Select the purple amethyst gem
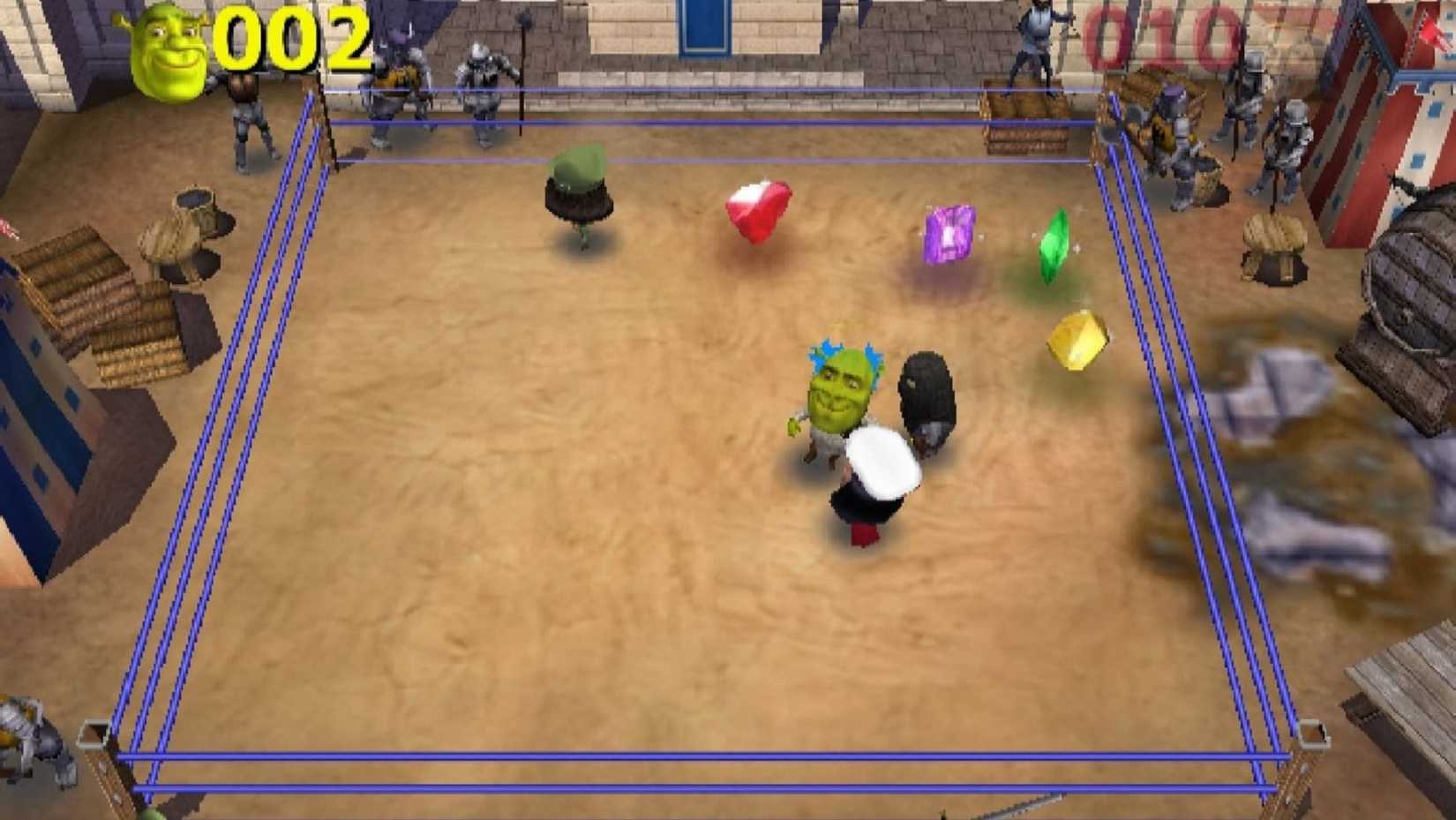This screenshot has width=1456, height=820. point(950,231)
